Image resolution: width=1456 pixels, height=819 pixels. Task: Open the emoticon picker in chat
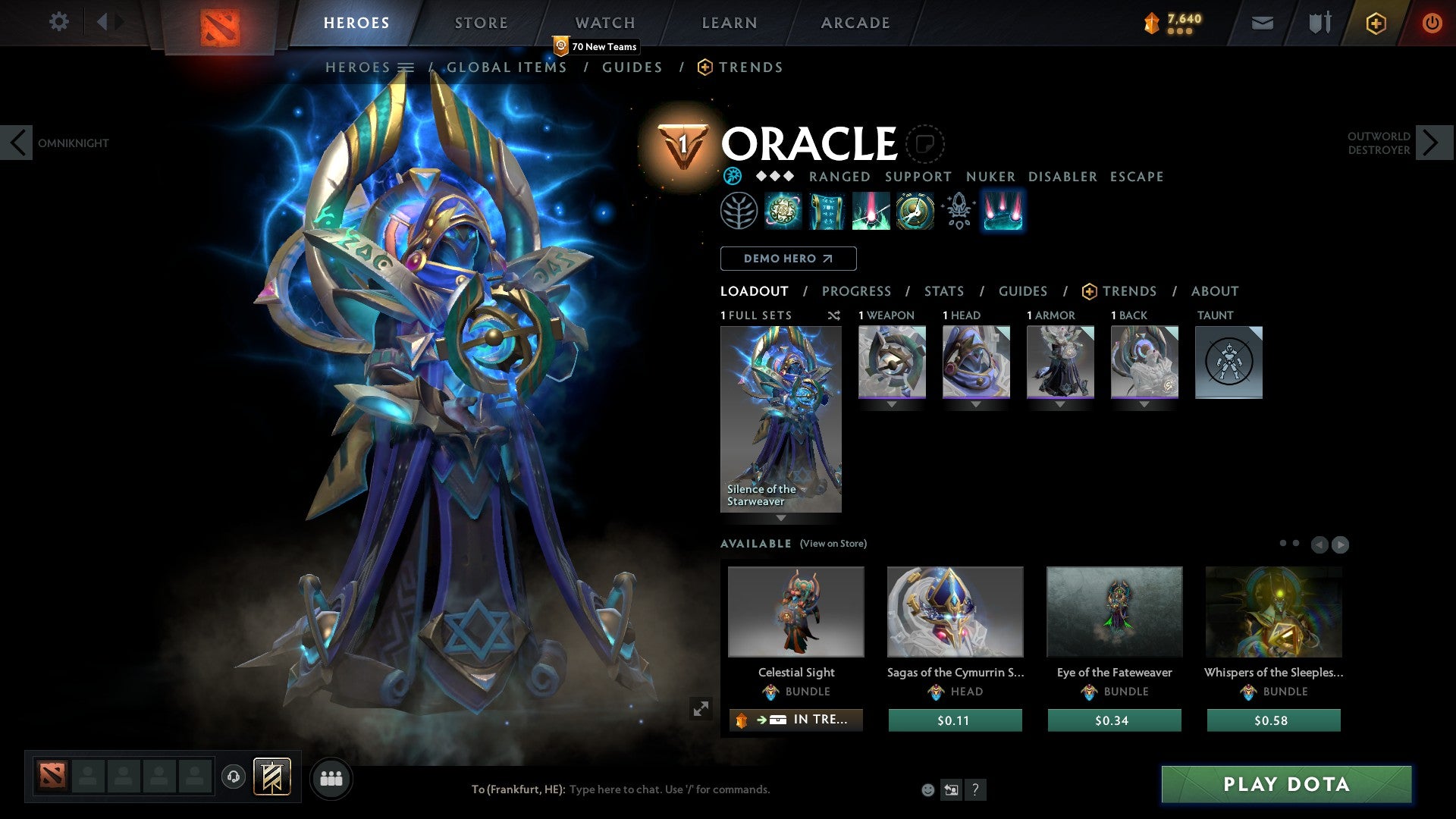[927, 789]
